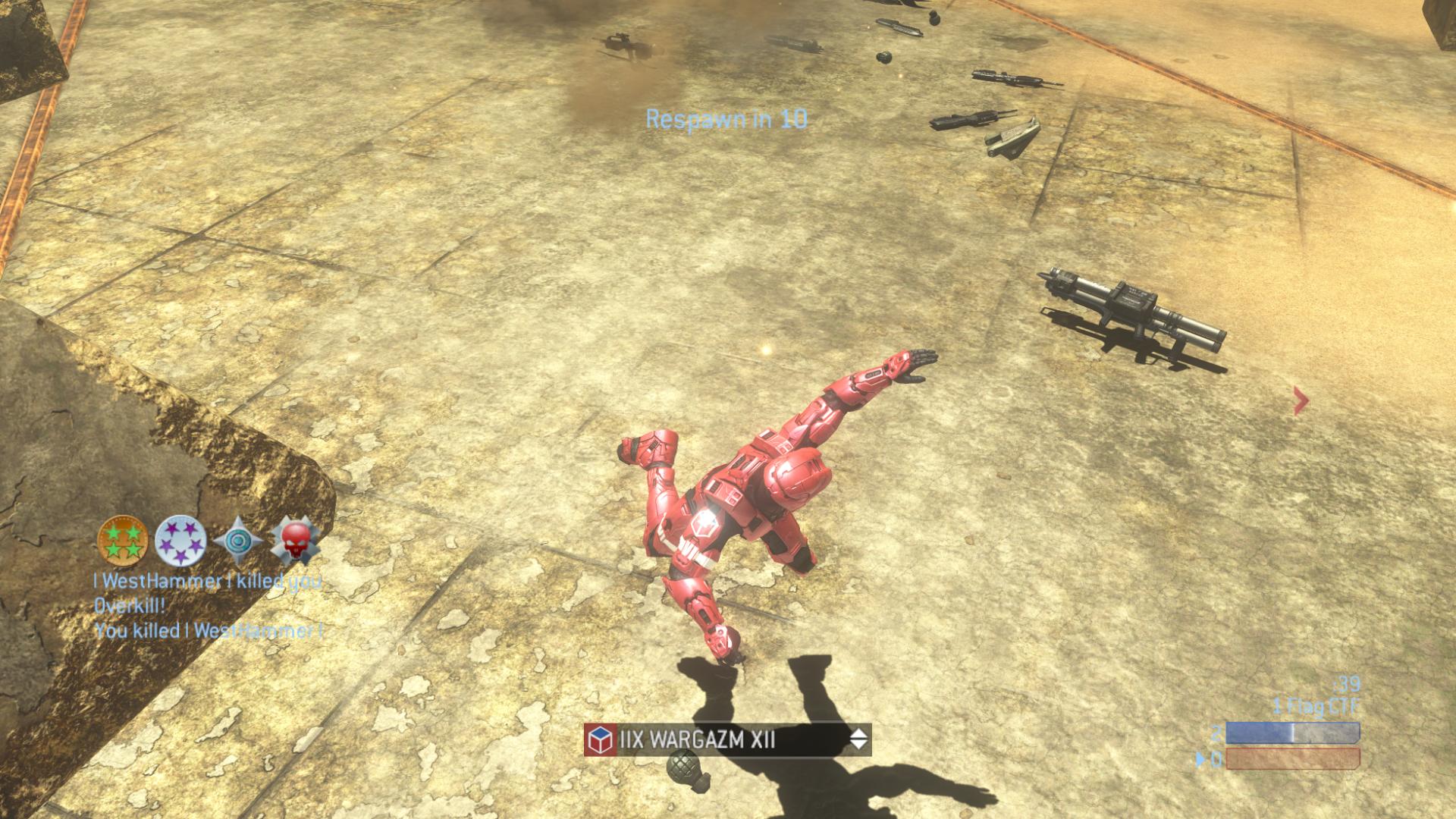Toggle the player selector up-down arrows
Screen dimensions: 1456x819
pos(858,739)
